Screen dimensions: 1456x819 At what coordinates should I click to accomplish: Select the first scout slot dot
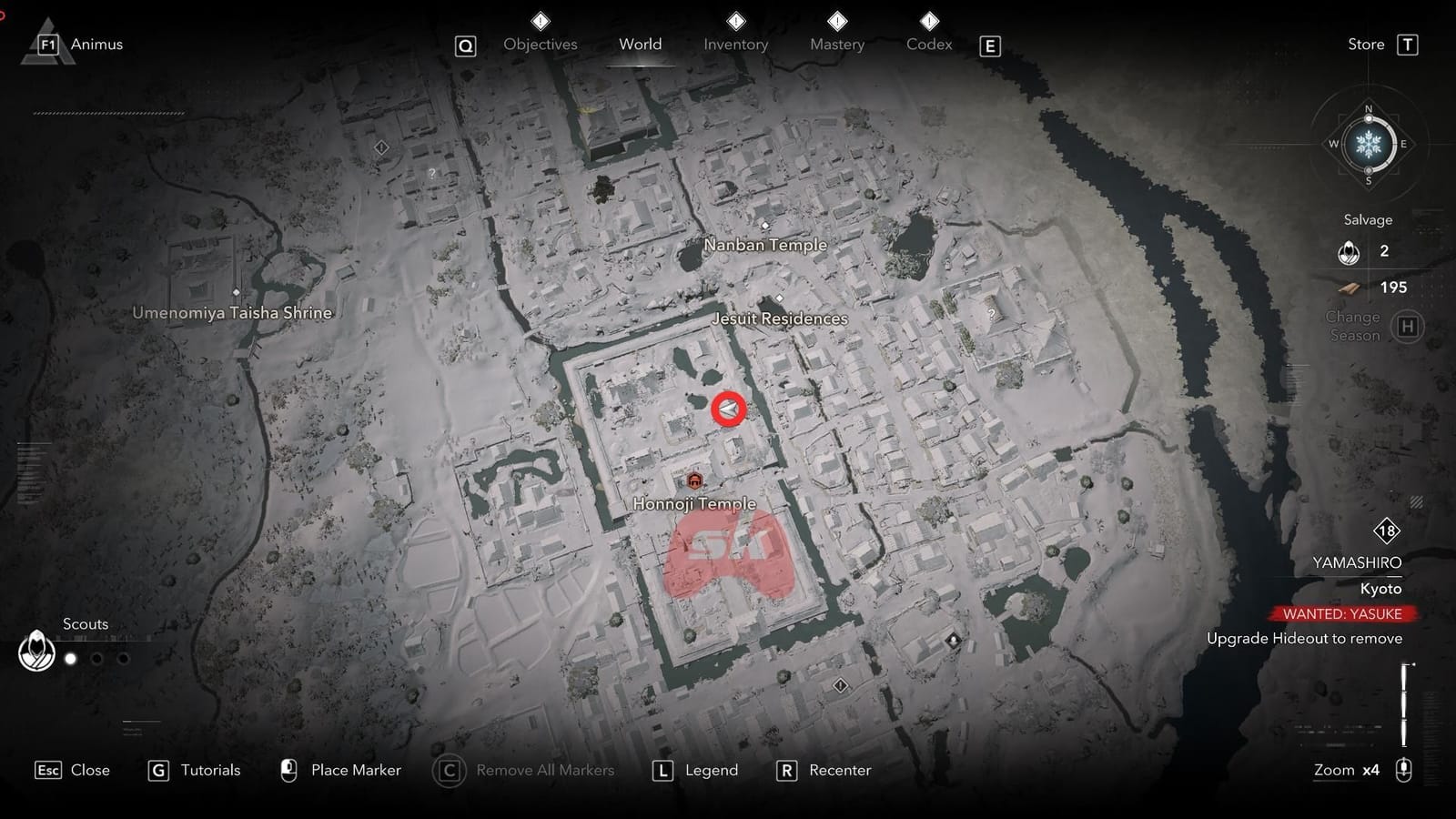(72, 657)
